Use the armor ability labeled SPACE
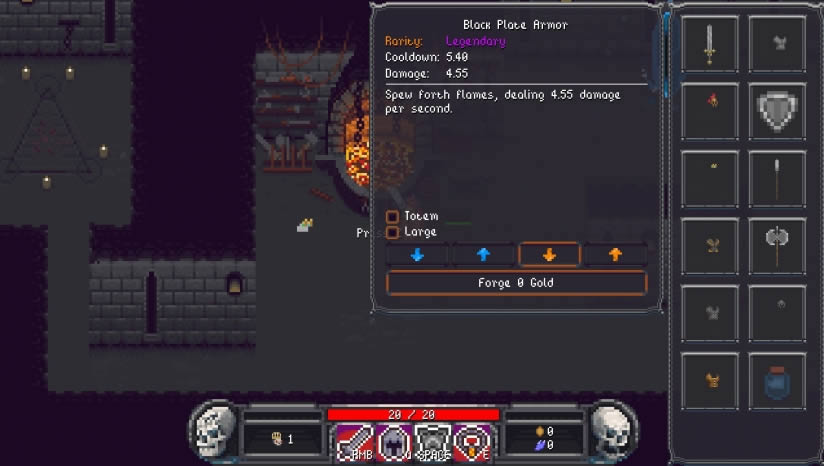This screenshot has width=824, height=466. click(x=433, y=443)
